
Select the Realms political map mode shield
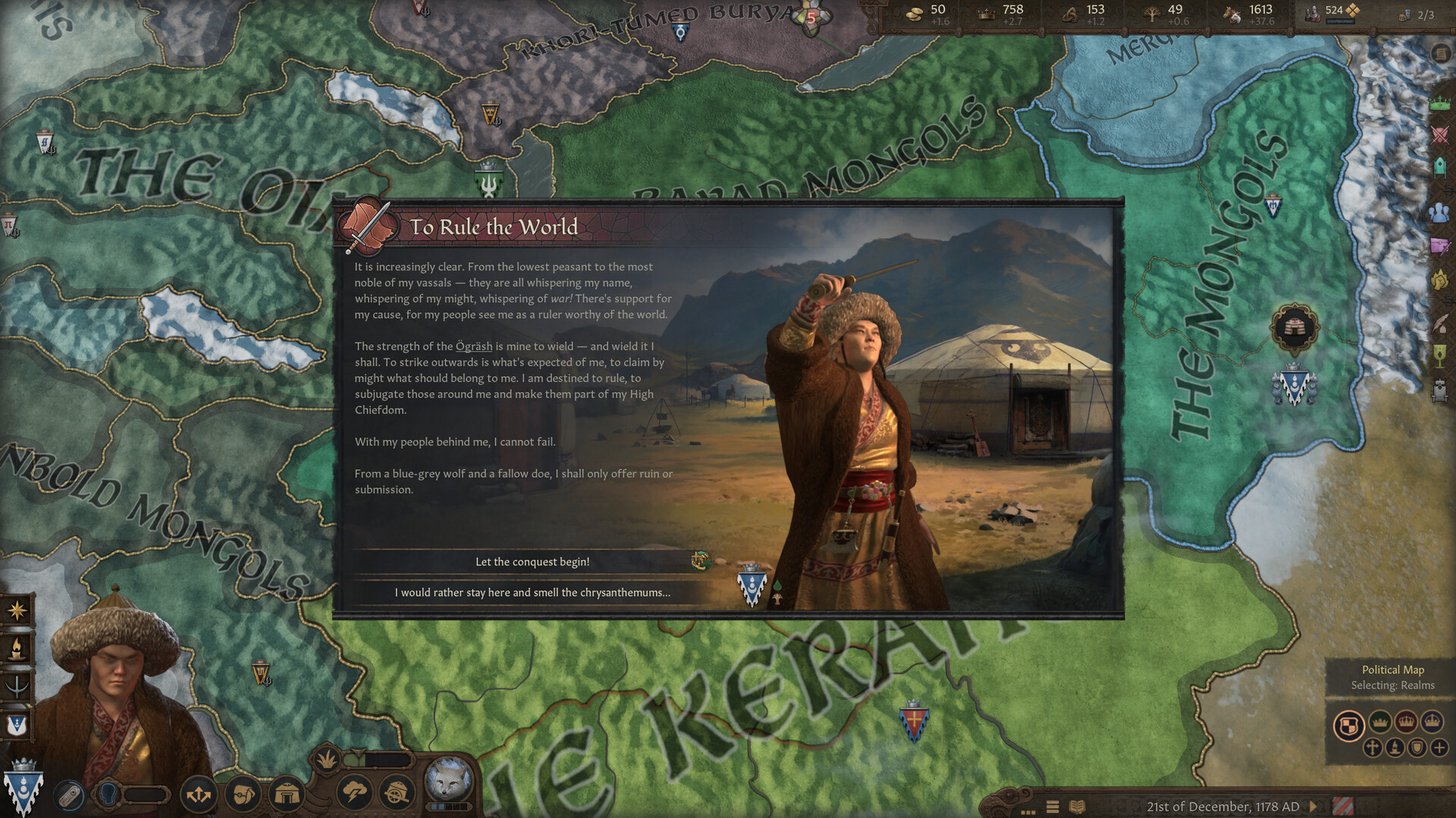point(1350,724)
